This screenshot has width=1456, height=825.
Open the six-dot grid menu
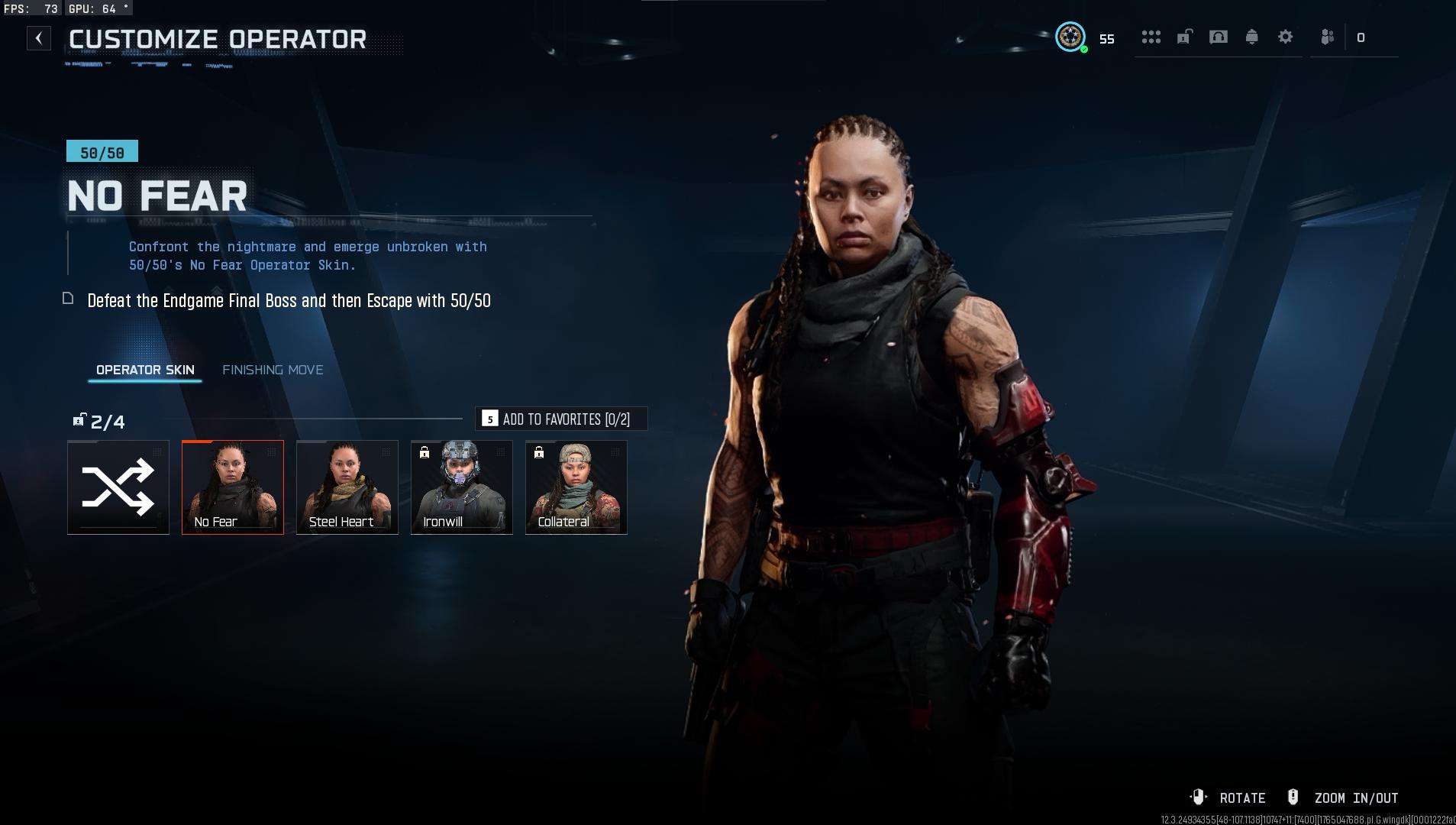click(x=1151, y=37)
